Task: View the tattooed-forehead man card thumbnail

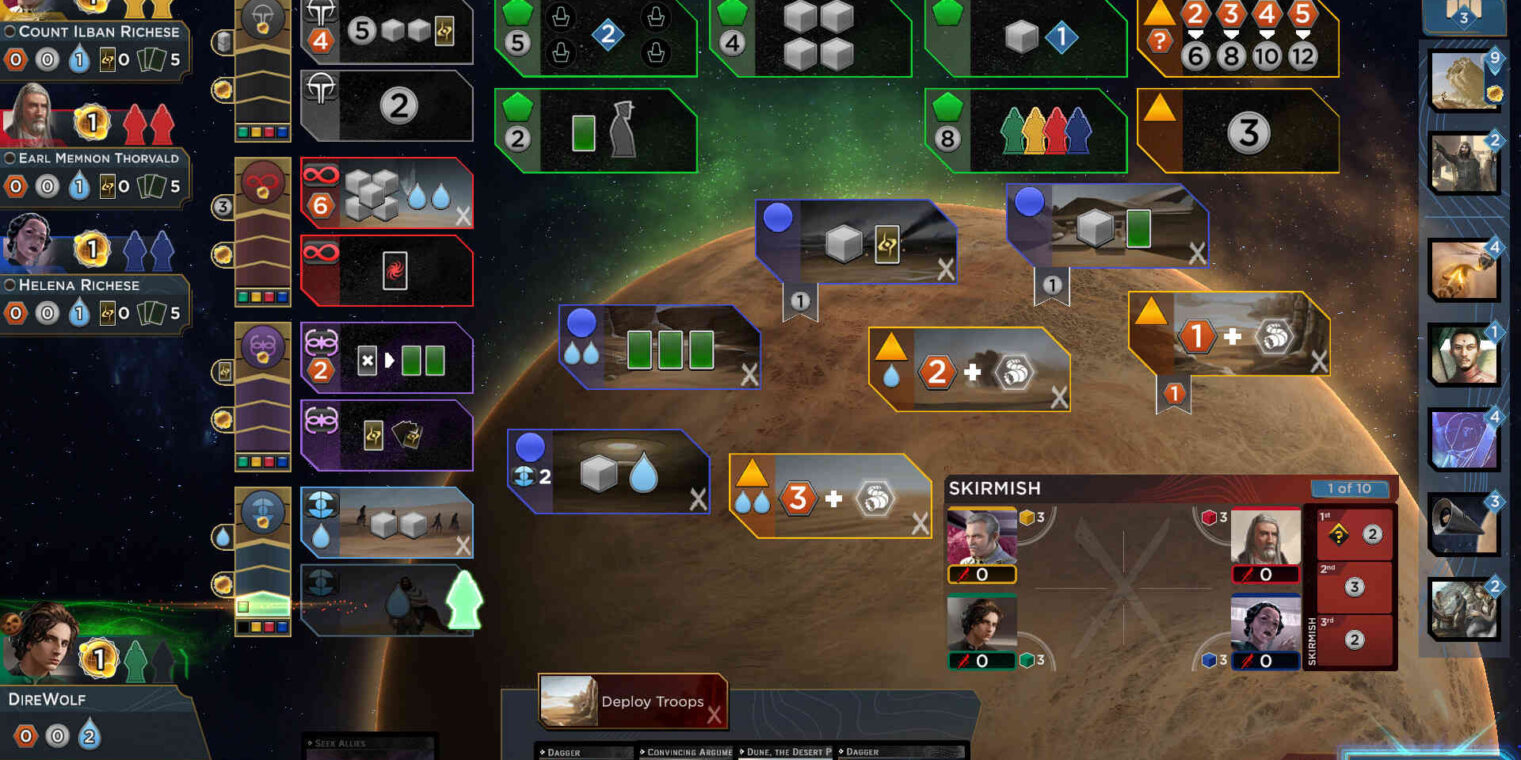Action: click(x=1464, y=354)
